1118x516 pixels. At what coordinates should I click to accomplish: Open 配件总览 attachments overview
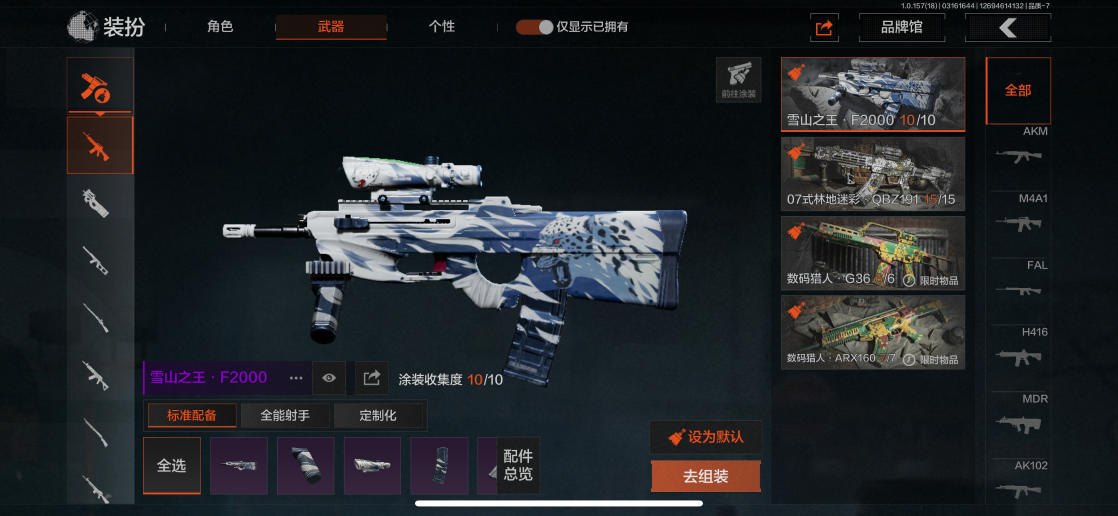[518, 465]
